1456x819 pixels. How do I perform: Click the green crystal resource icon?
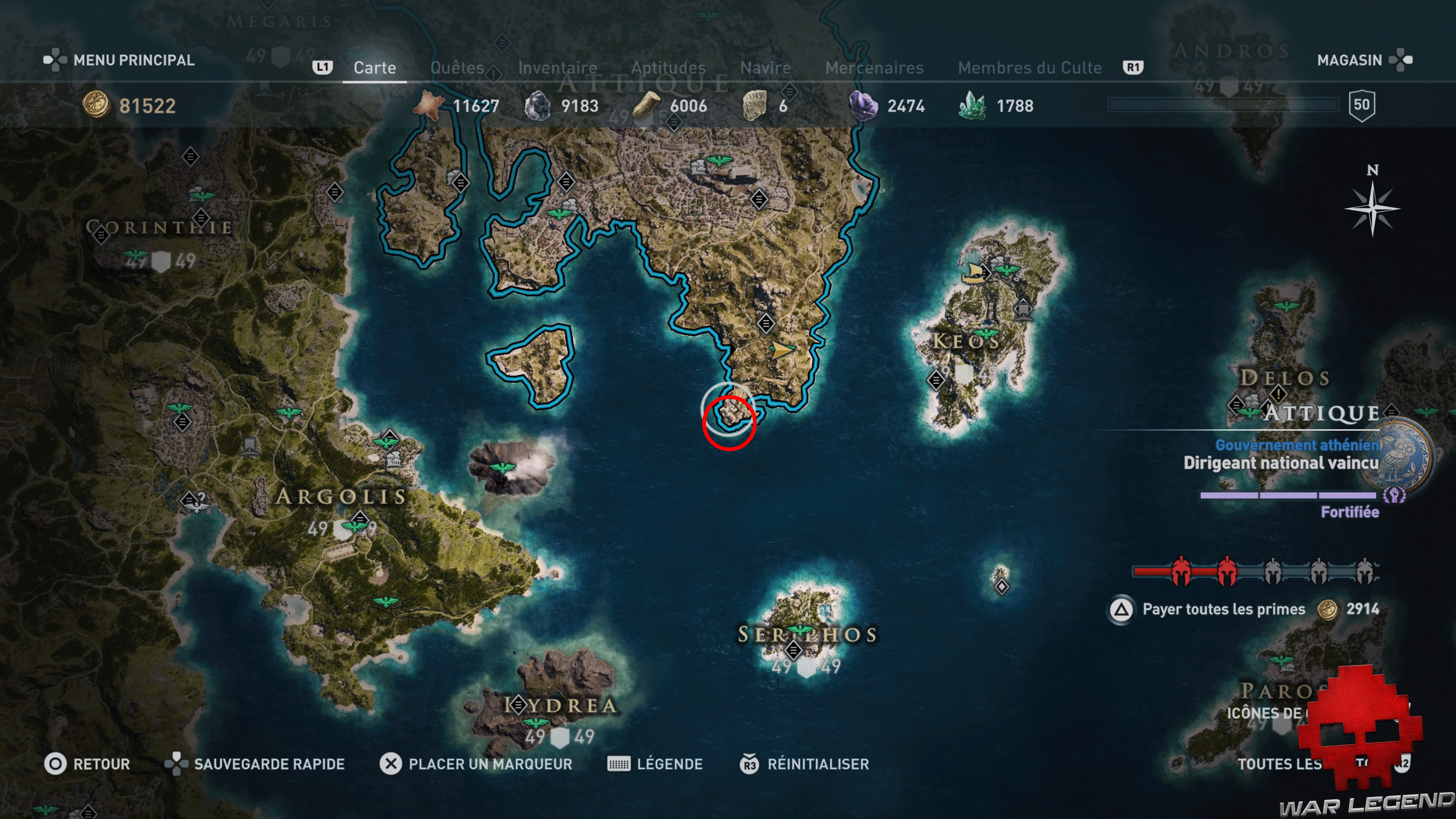pyautogui.click(x=973, y=105)
